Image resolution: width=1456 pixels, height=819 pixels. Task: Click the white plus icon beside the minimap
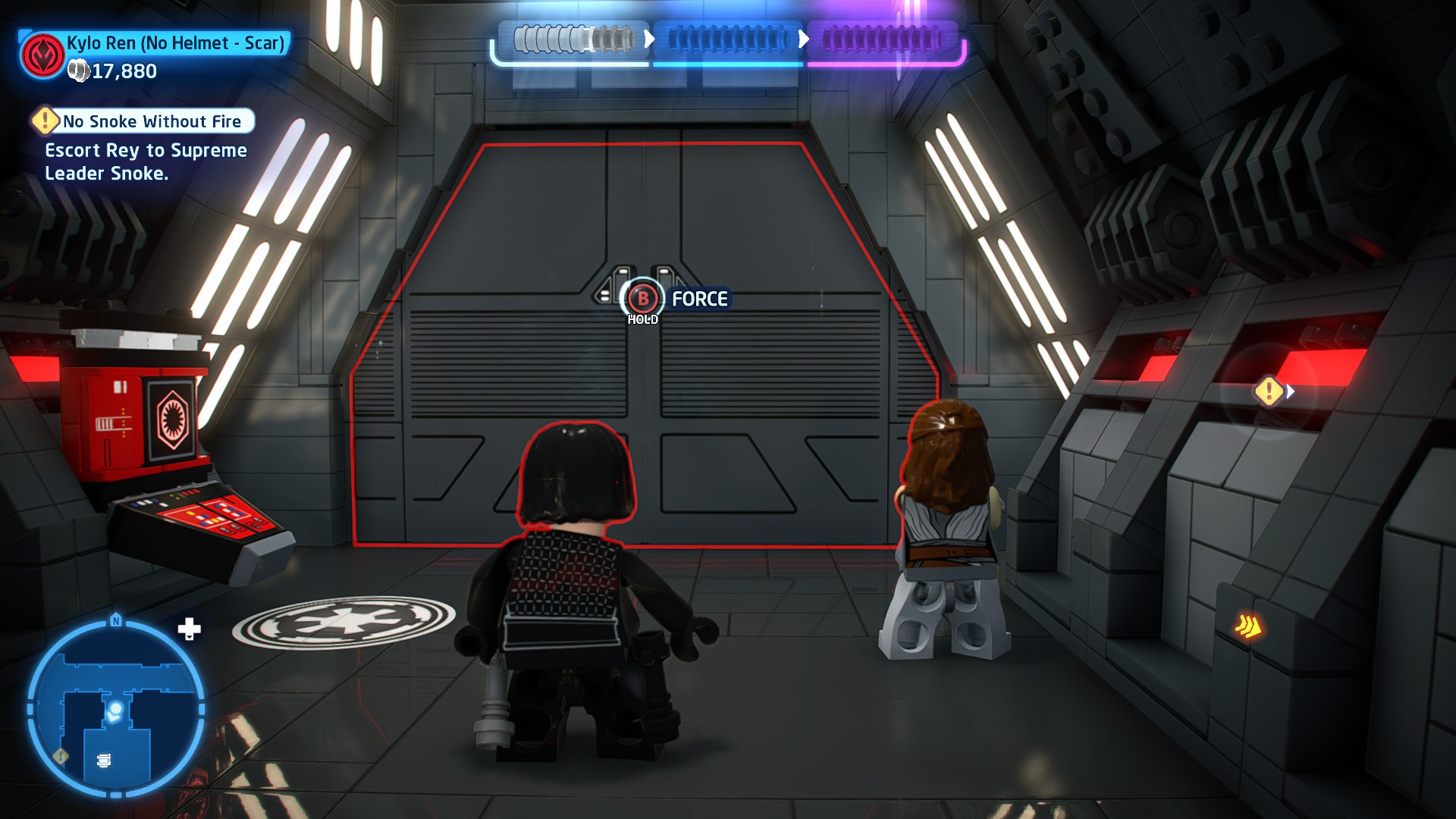[x=189, y=629]
